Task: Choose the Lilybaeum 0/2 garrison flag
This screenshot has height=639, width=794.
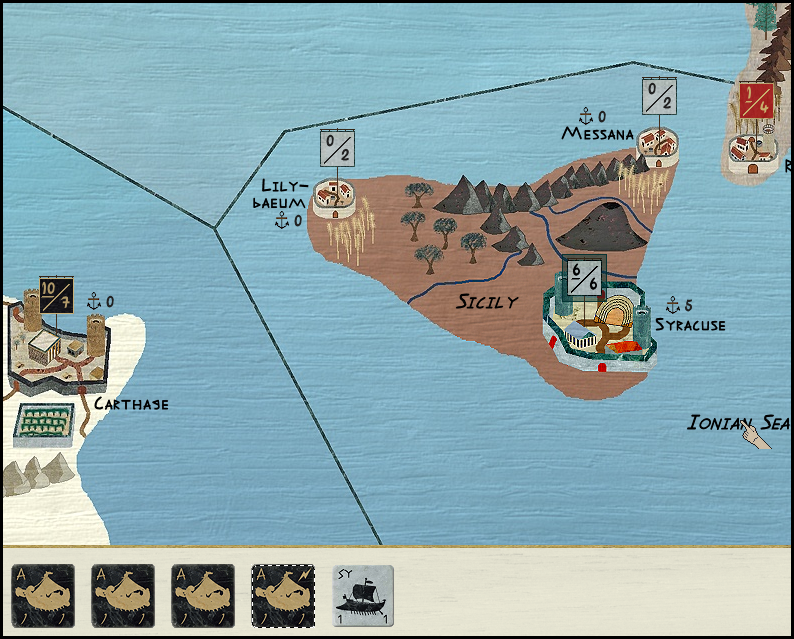Action: tap(338, 148)
